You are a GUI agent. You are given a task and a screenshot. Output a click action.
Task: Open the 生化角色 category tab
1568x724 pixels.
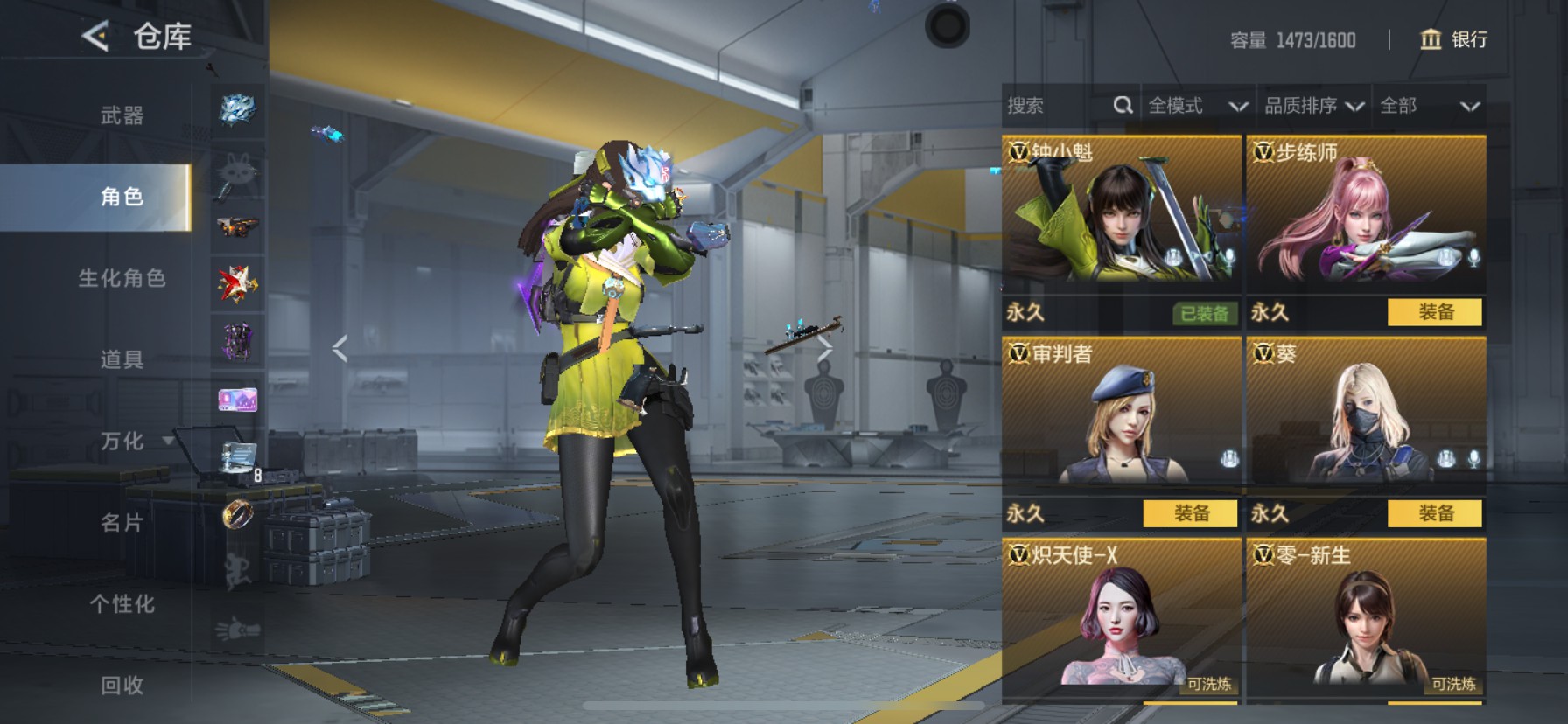122,278
